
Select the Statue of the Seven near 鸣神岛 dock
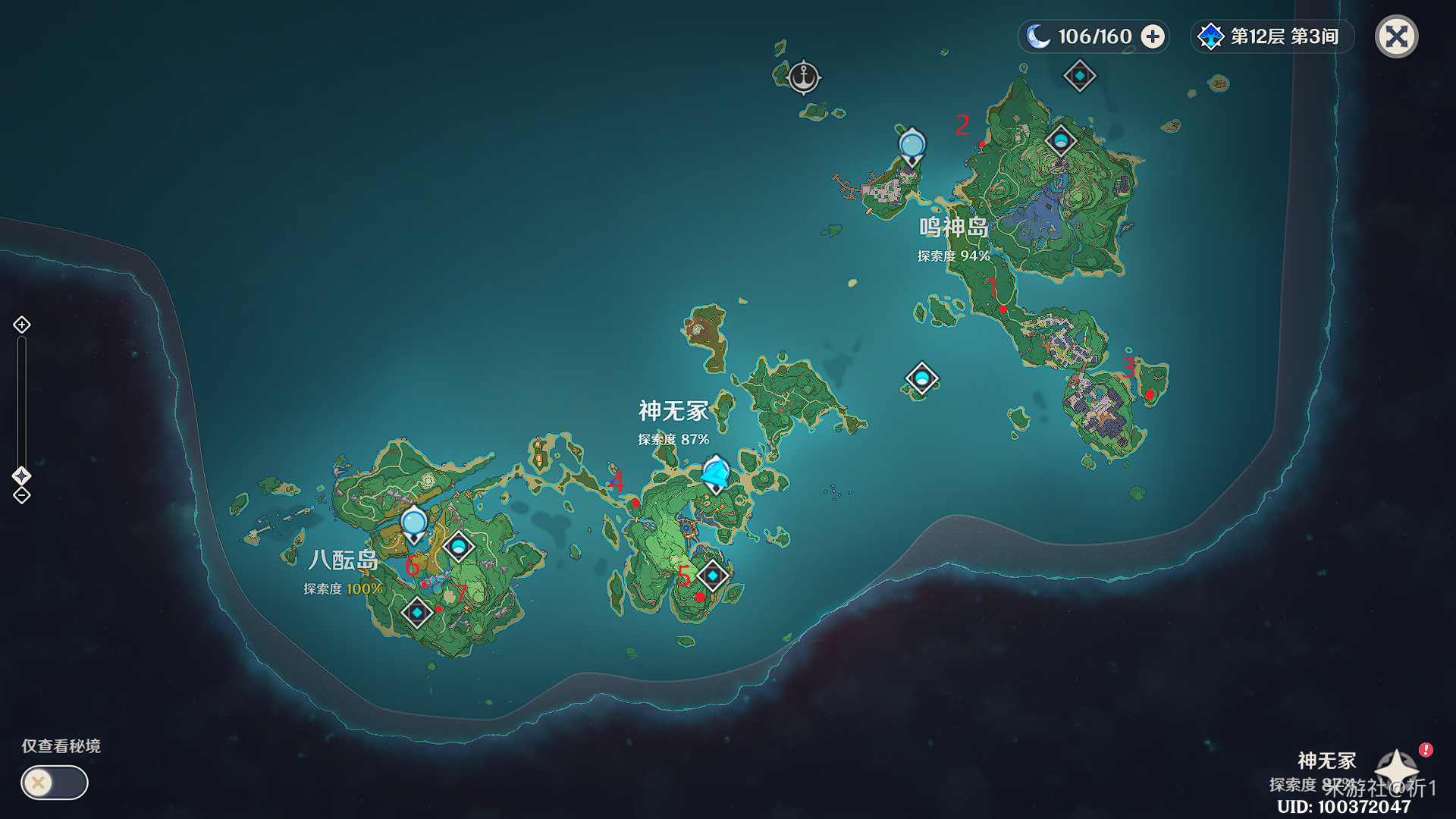click(x=912, y=144)
